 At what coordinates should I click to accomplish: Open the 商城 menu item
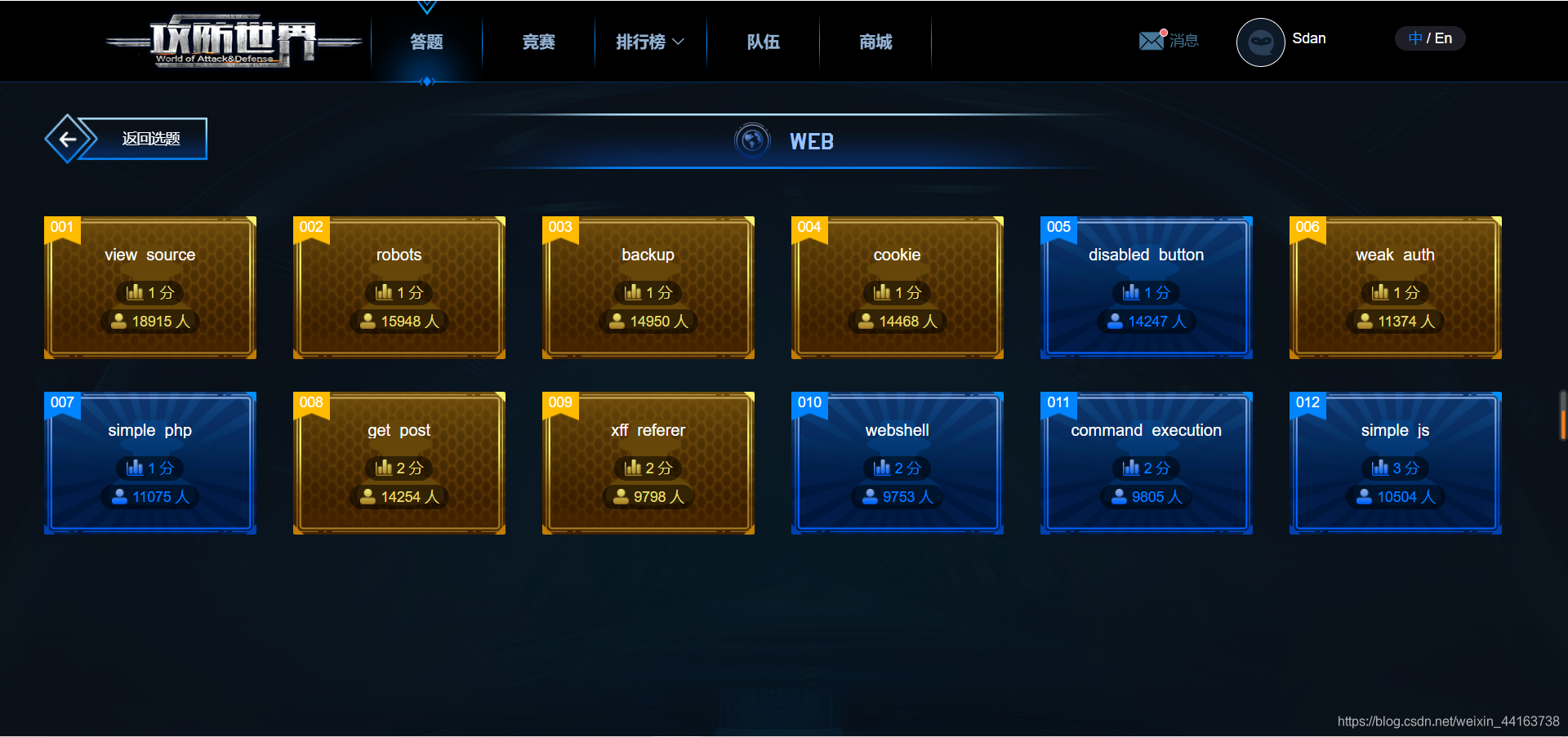point(875,41)
